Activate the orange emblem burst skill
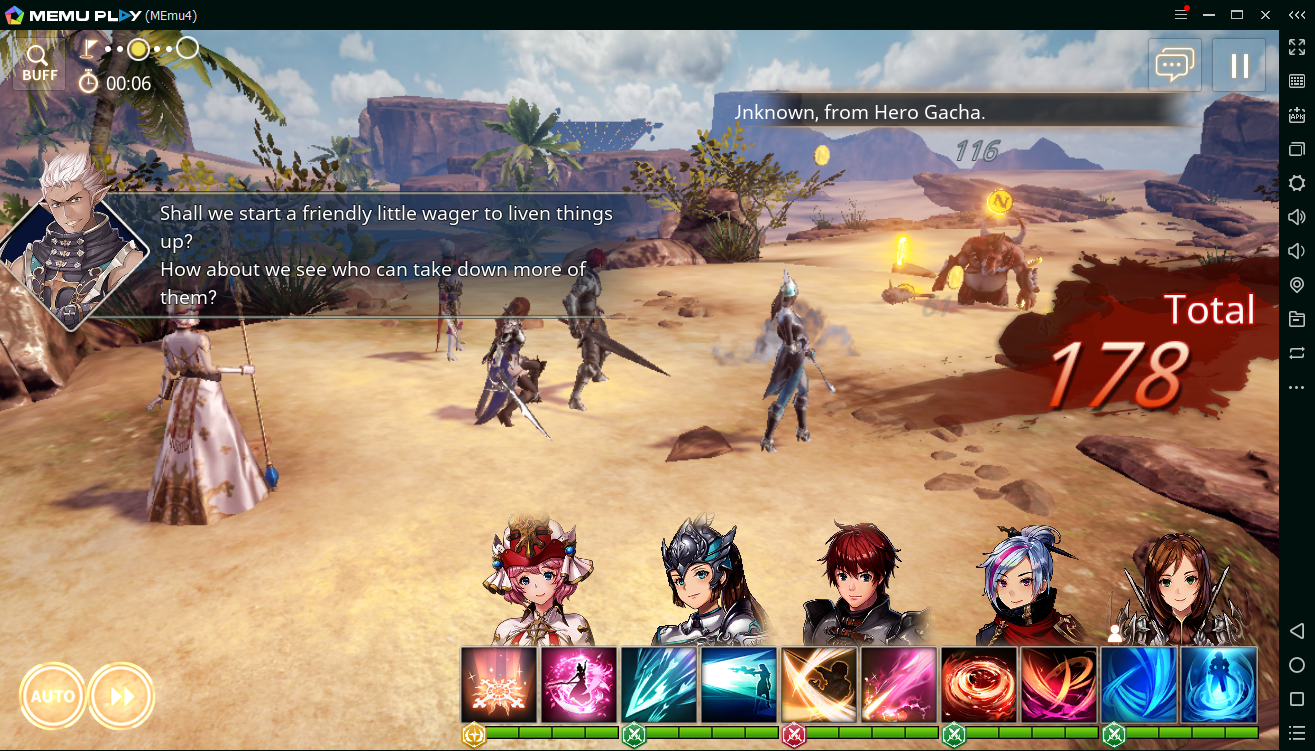 coord(499,685)
